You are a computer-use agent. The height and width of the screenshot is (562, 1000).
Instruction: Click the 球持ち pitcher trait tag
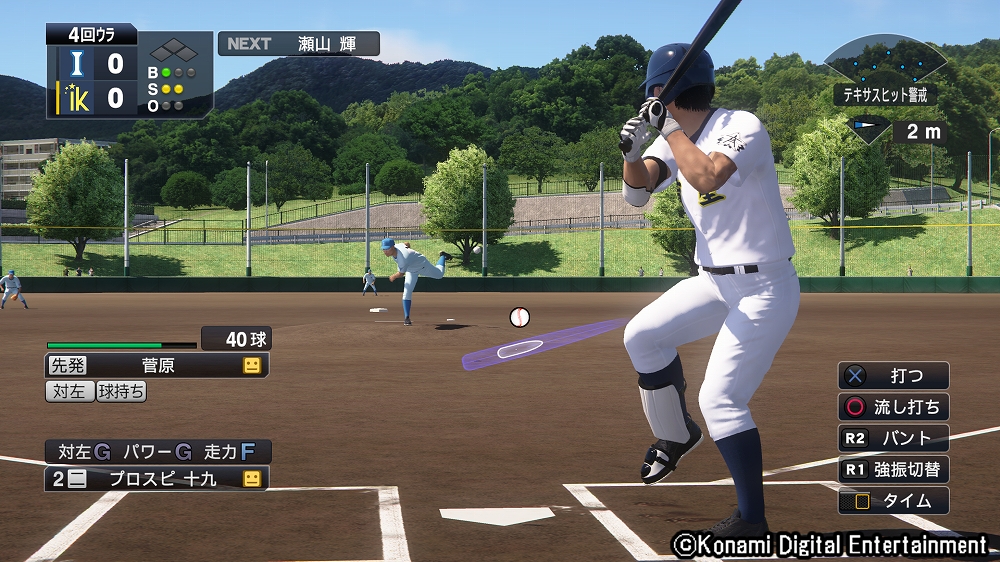pos(122,392)
